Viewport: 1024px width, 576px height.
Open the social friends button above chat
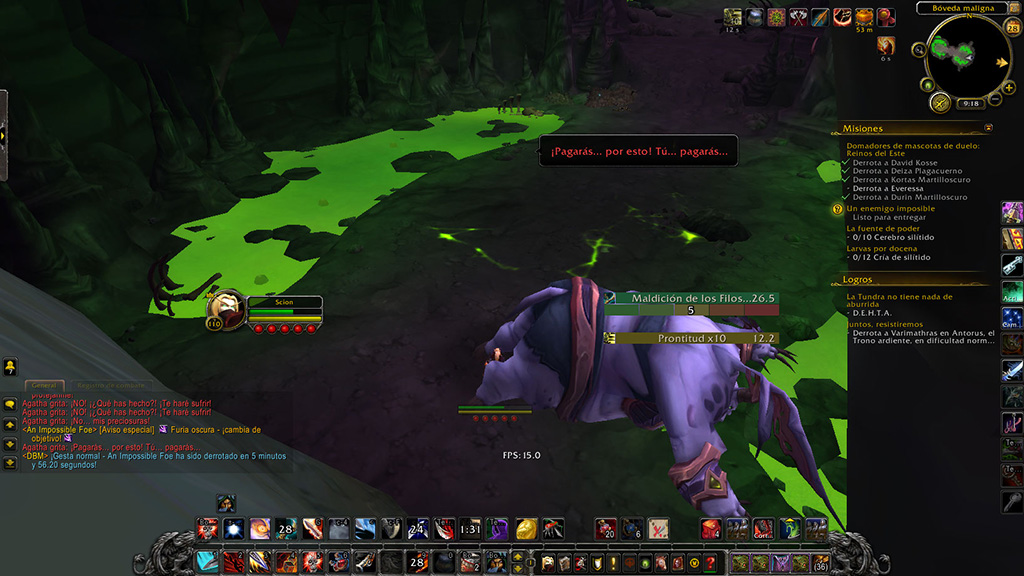tap(9, 367)
